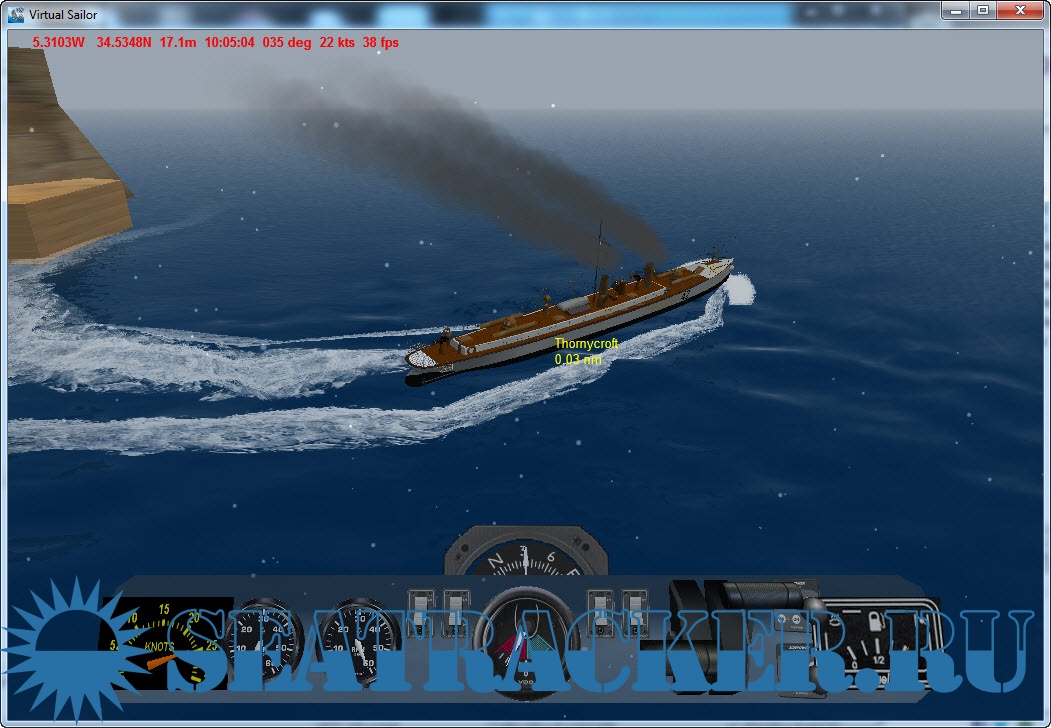
Task: Minimize the Virtual Sailor window
Action: click(957, 10)
